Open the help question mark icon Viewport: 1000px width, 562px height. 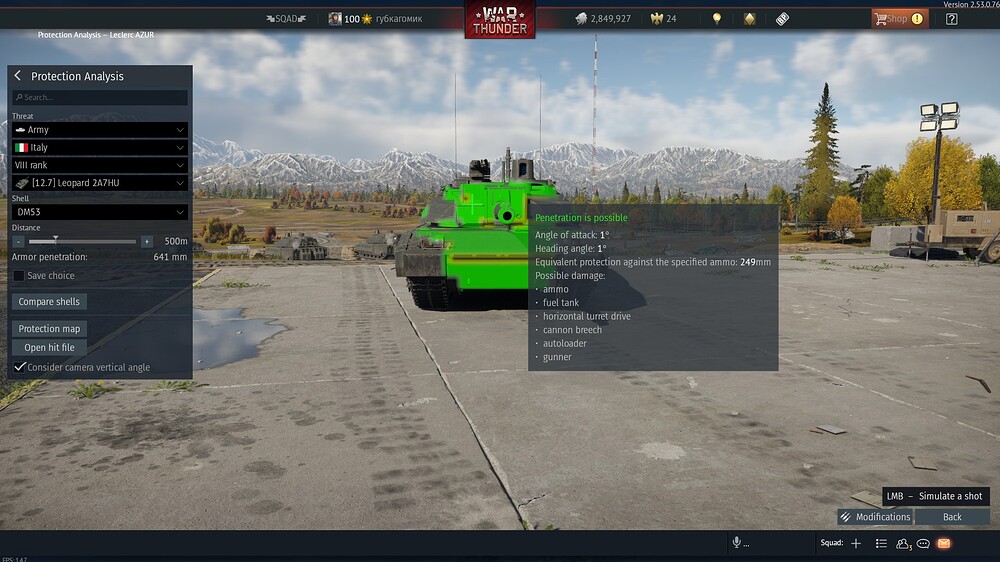[951, 18]
